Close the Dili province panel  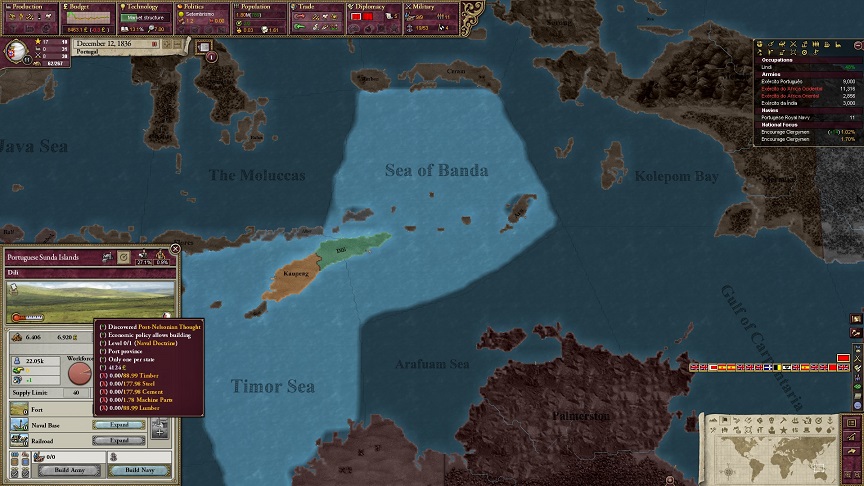pos(176,249)
